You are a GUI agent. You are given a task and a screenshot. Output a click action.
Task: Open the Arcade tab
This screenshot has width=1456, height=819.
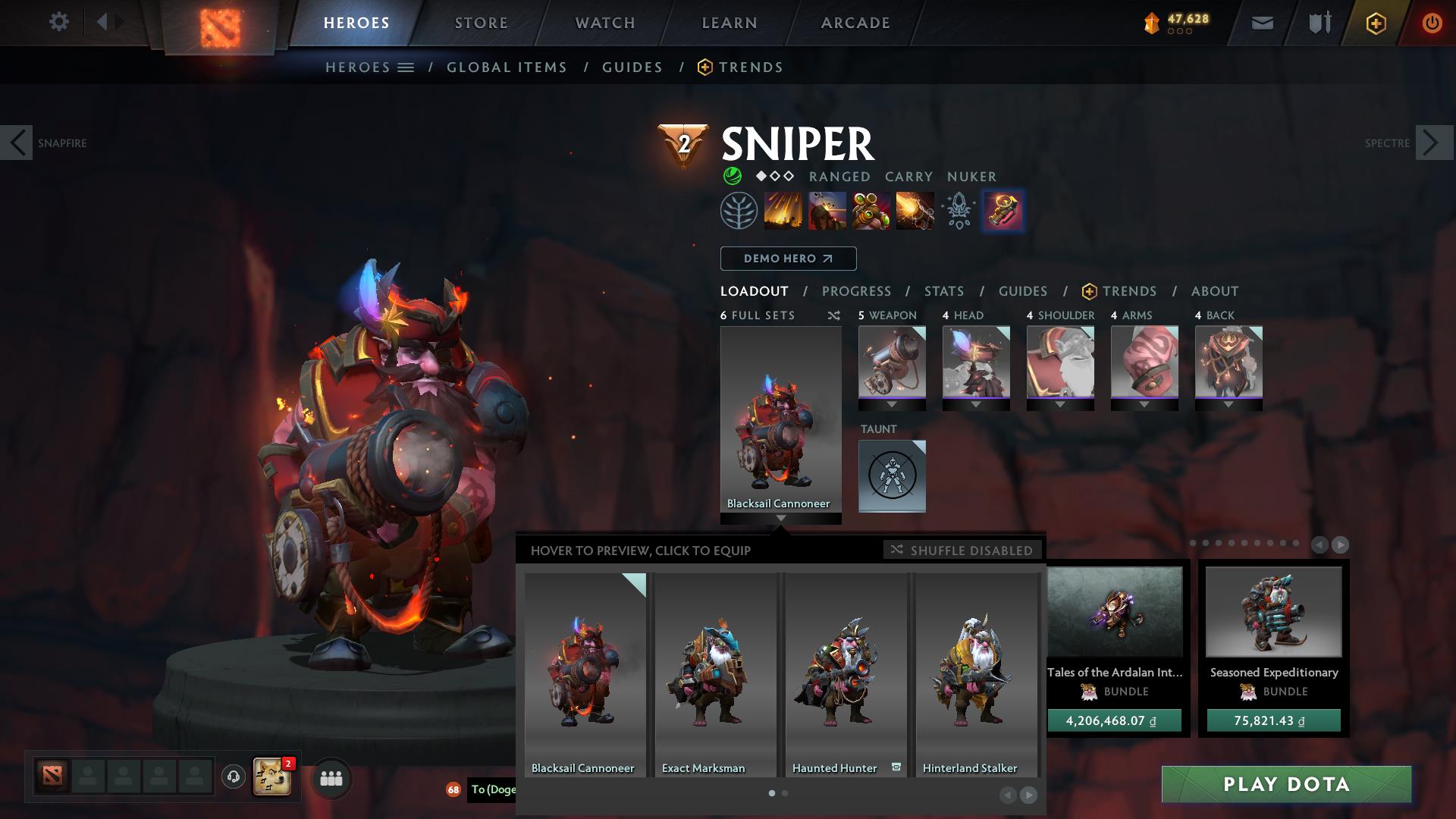pos(855,23)
